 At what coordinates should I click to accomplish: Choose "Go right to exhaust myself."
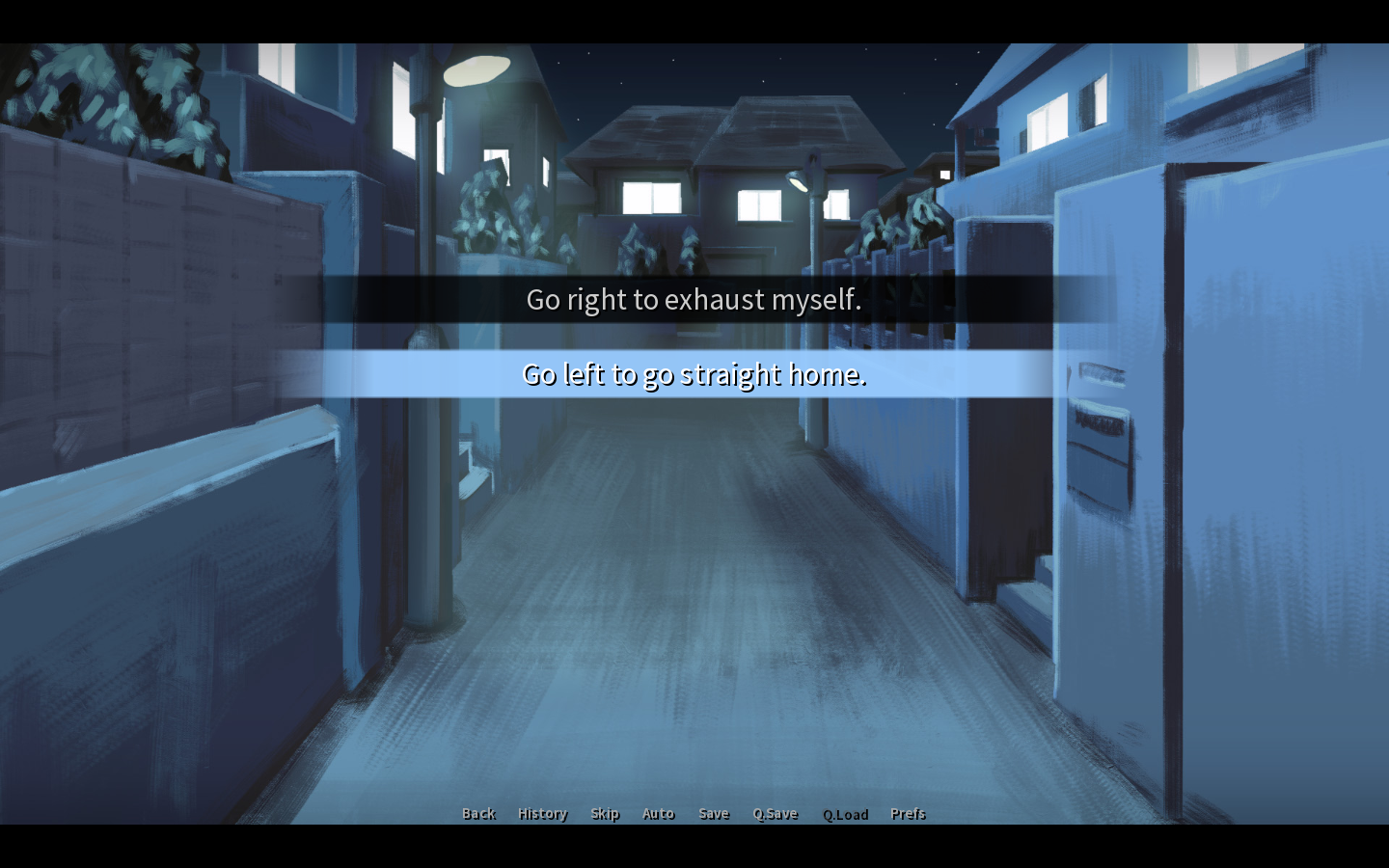[x=694, y=299]
